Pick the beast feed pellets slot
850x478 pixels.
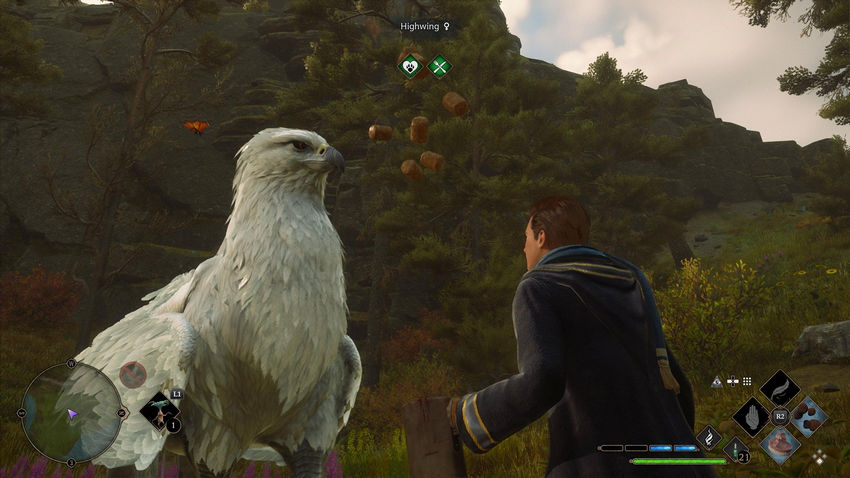pyautogui.click(x=808, y=416)
